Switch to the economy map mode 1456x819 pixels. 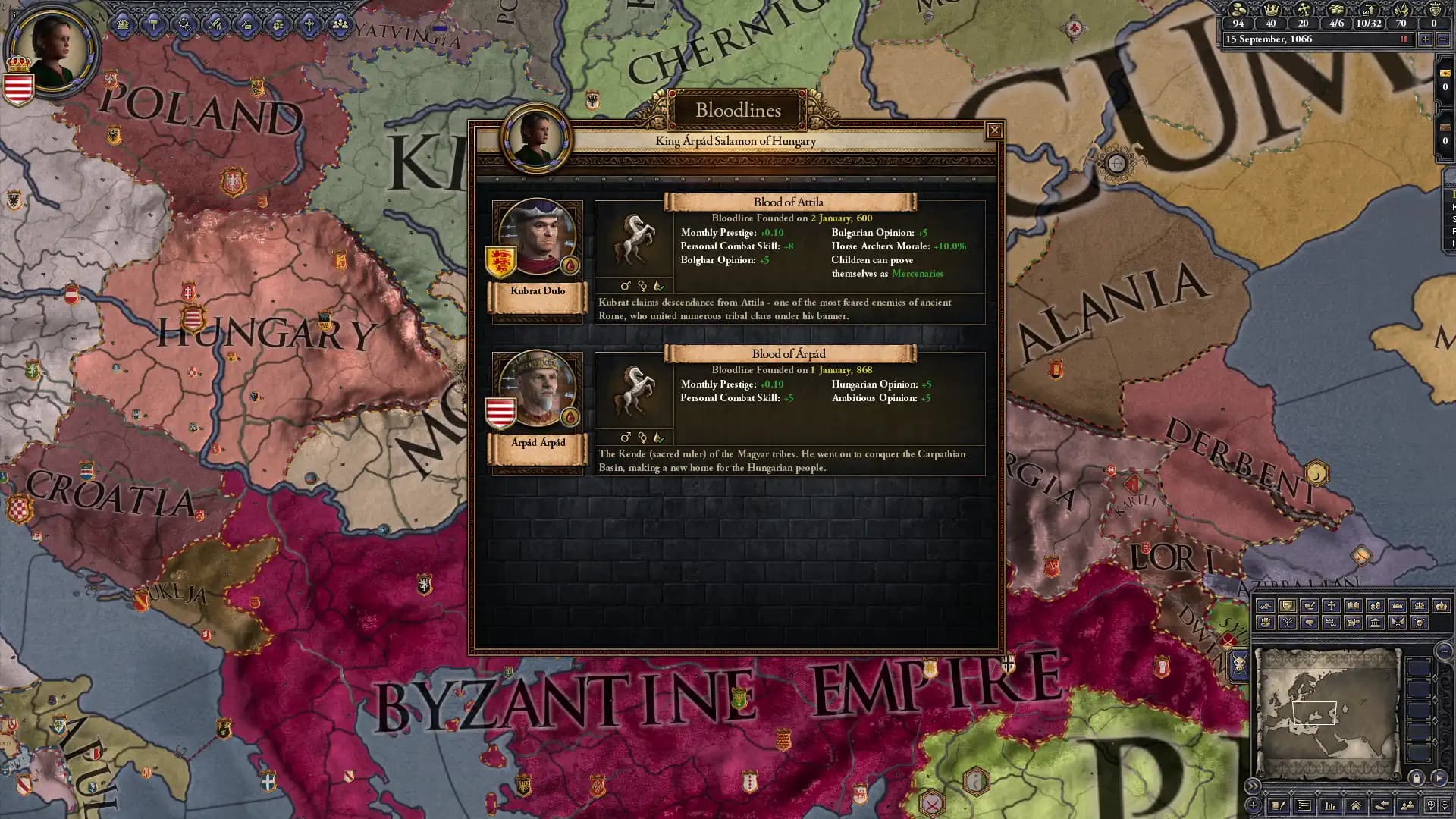1376,605
